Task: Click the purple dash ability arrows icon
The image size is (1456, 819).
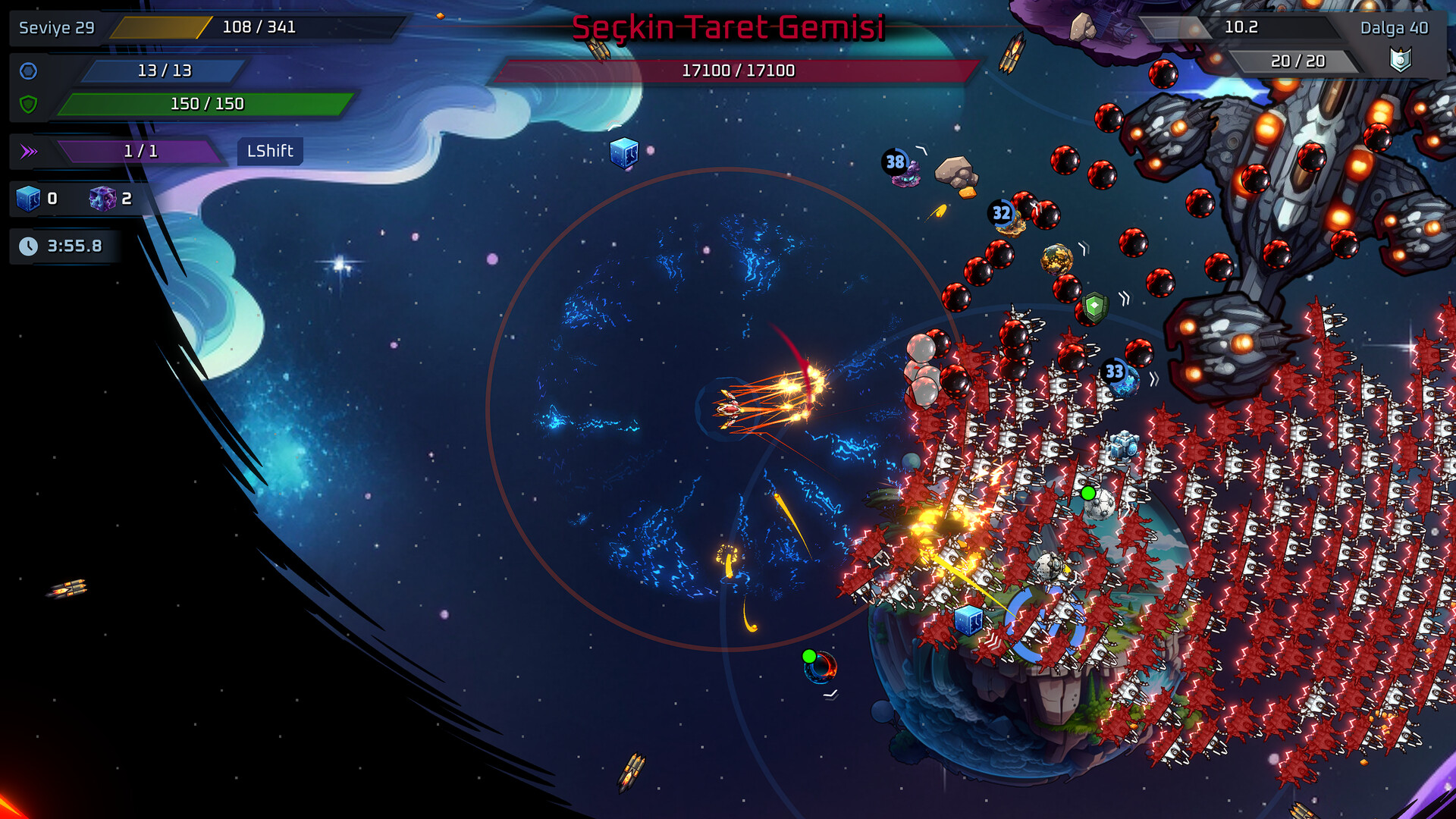Action: click(29, 152)
